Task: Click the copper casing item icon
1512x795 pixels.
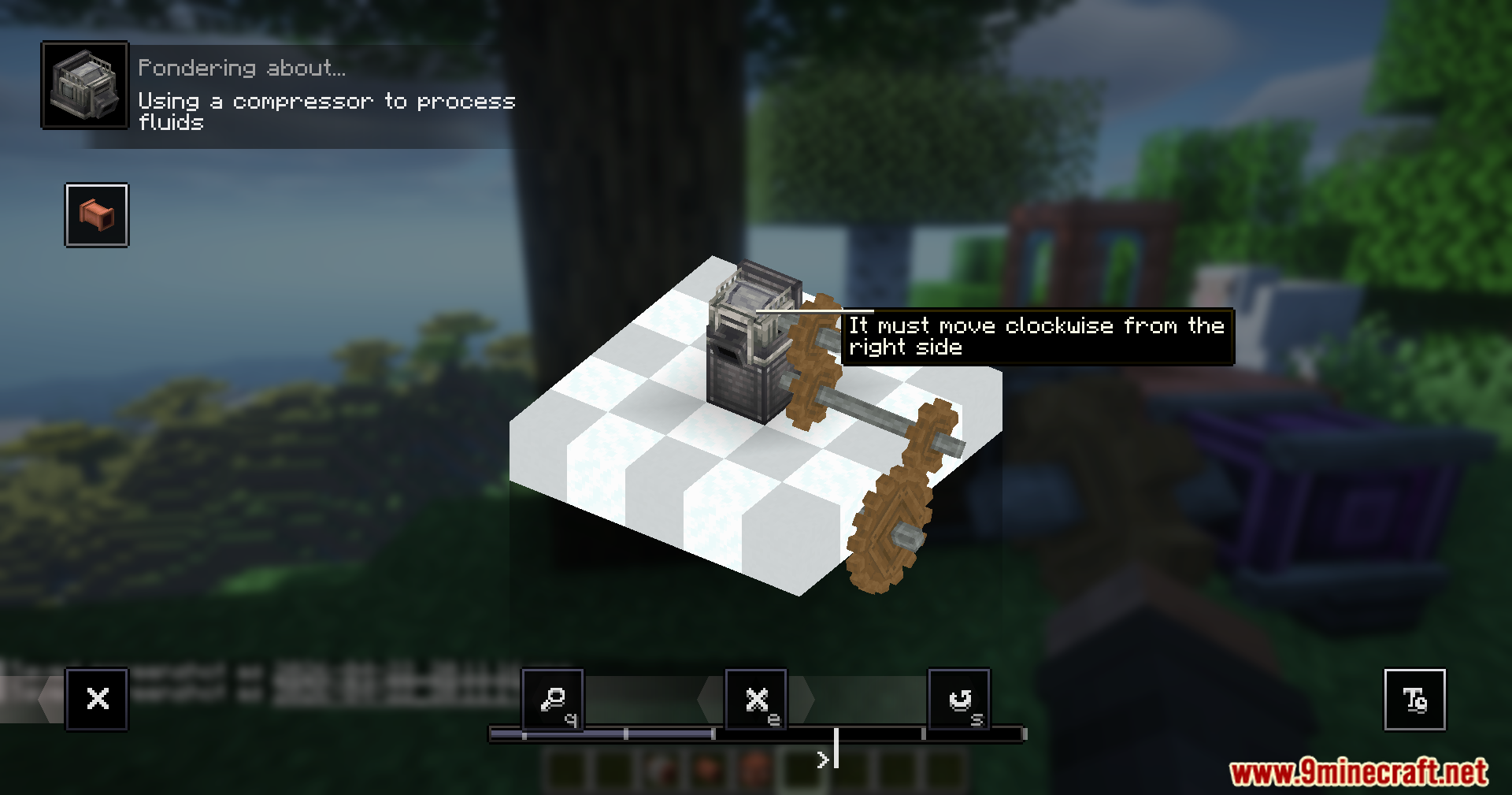Action: 96,216
